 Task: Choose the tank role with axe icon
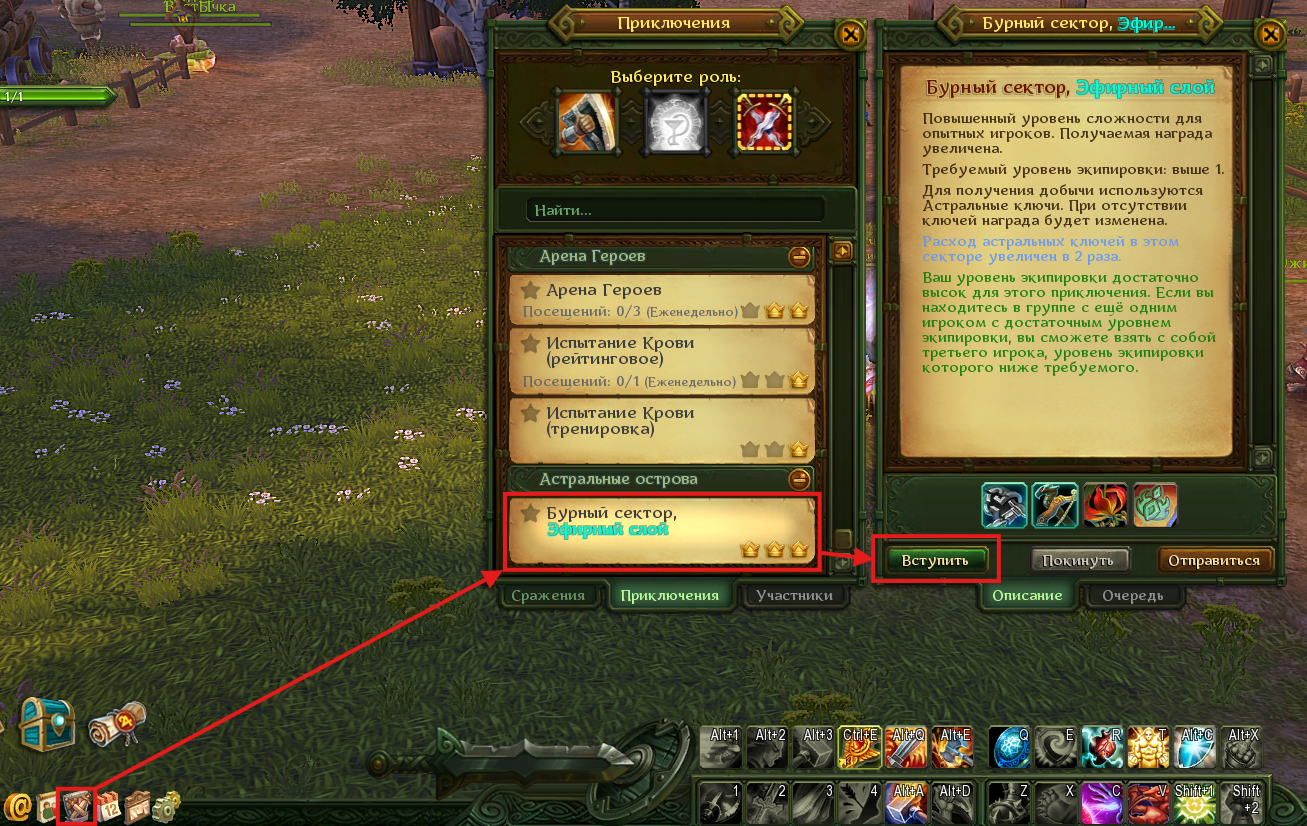[x=586, y=122]
